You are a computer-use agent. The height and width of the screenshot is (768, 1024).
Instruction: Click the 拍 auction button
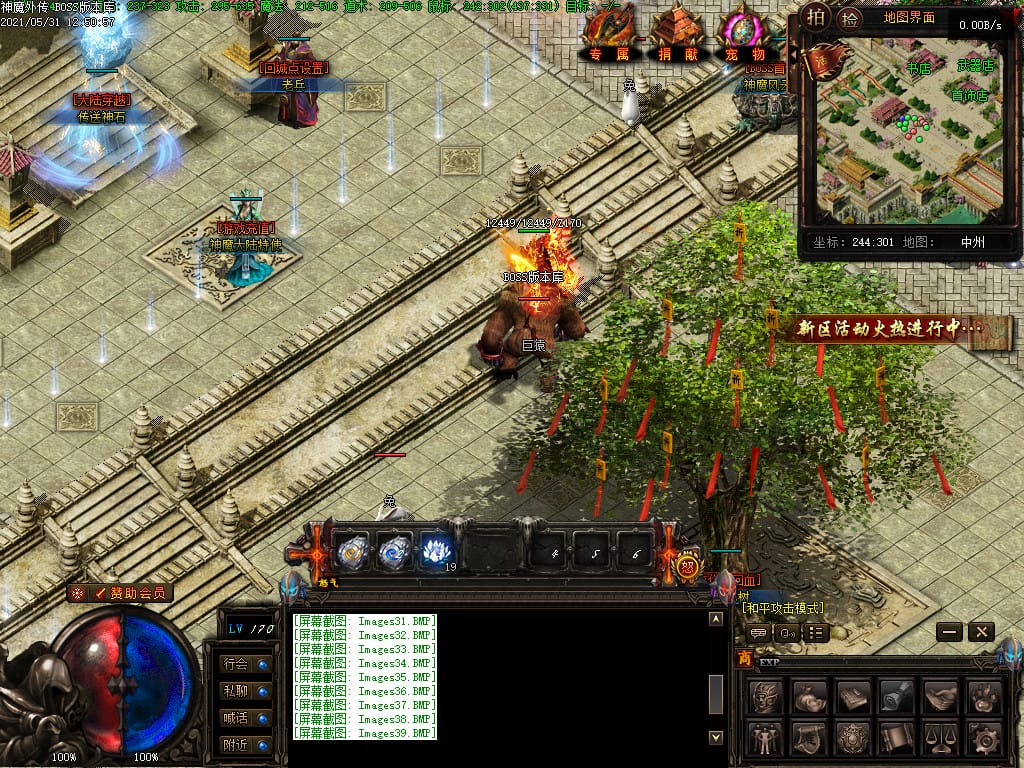(817, 17)
